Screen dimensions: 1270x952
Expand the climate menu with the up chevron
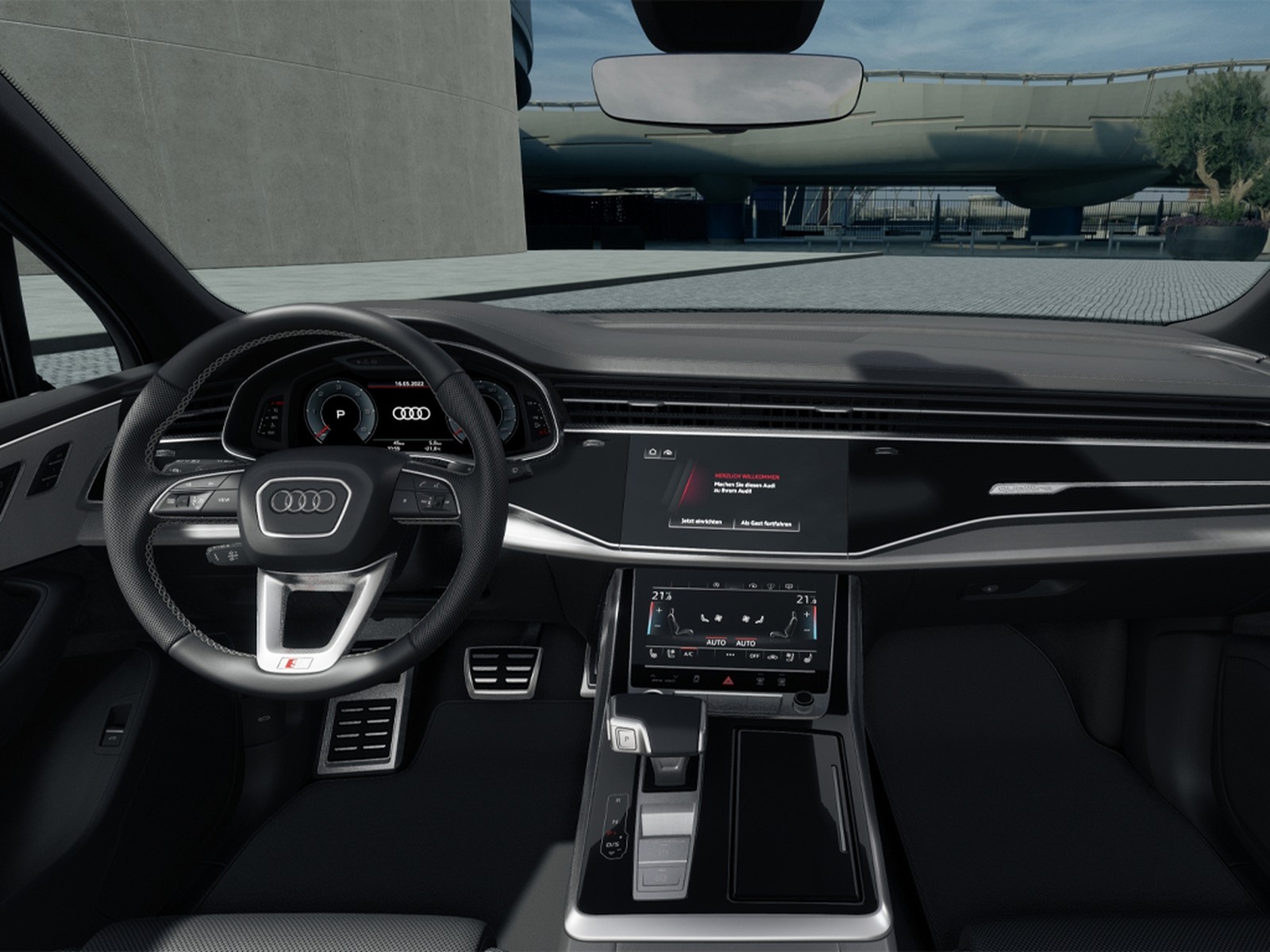[652, 677]
